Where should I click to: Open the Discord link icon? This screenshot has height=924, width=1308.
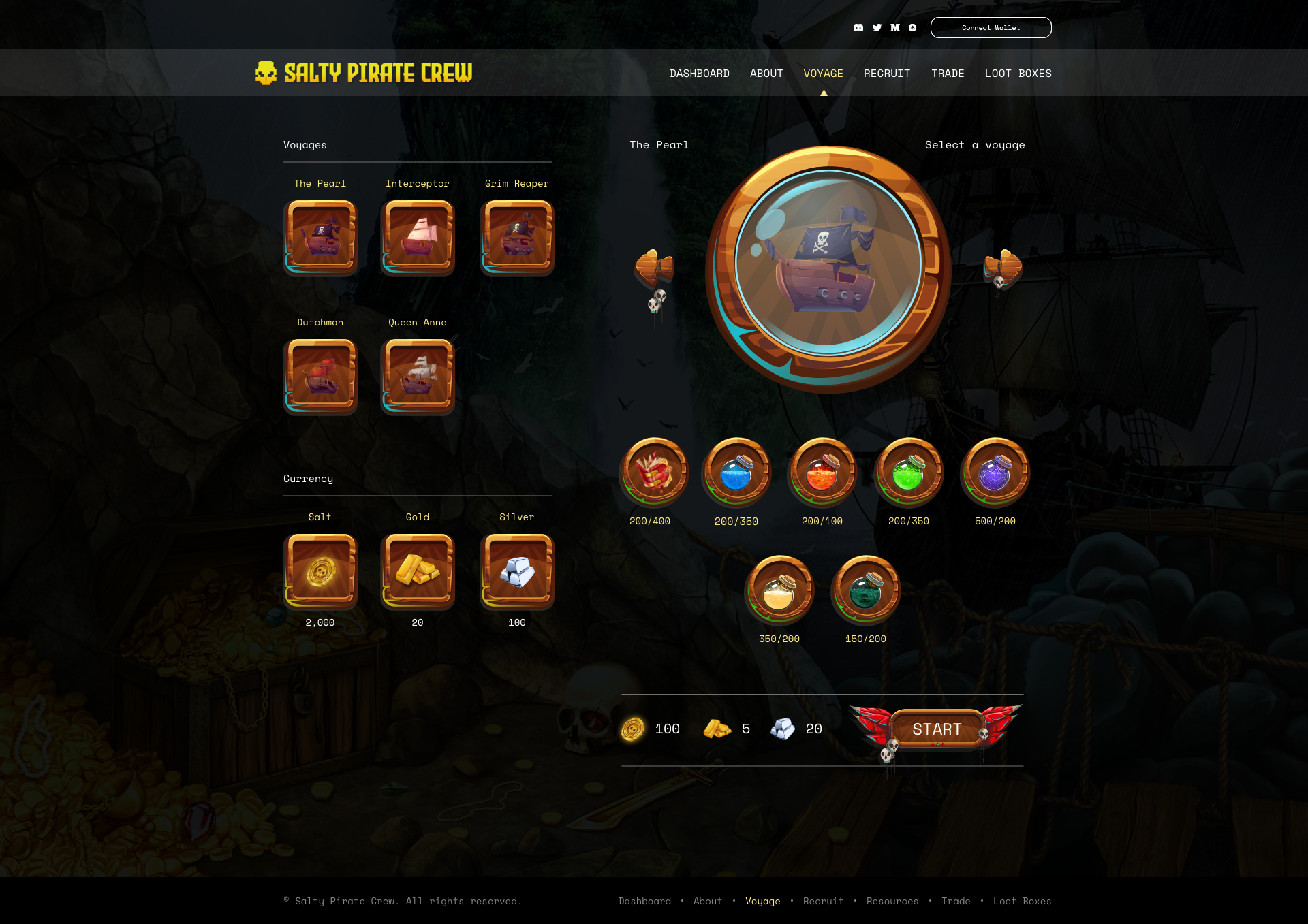click(x=858, y=28)
